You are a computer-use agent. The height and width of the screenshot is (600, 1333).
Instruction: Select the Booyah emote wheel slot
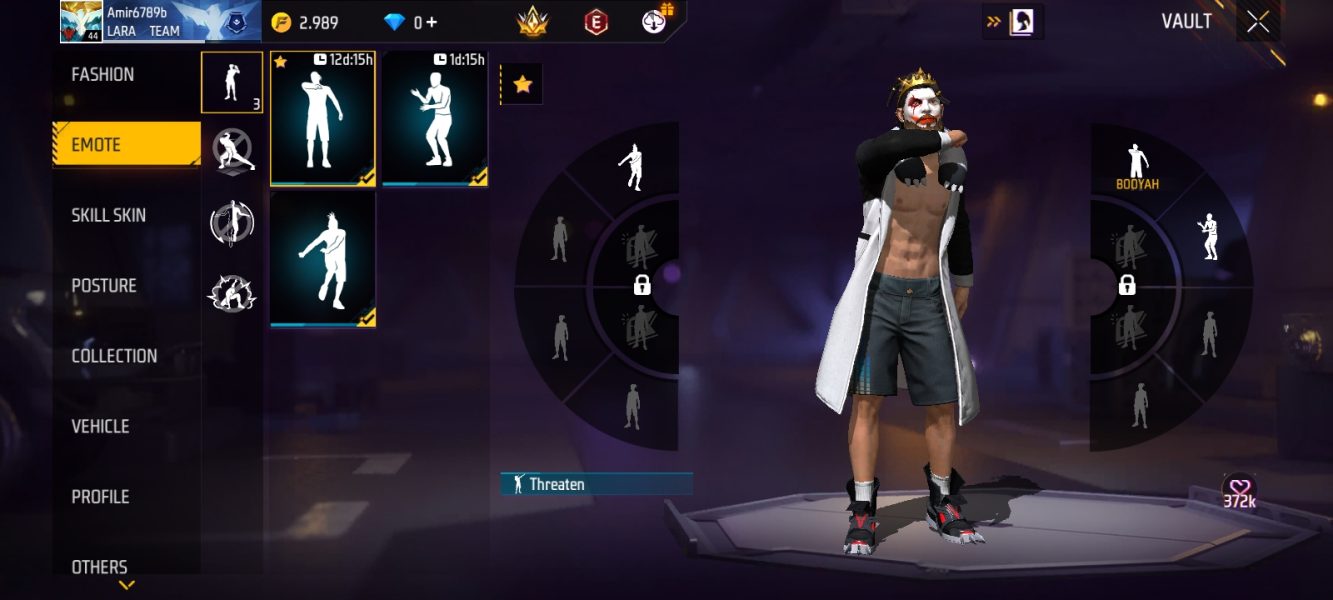coord(1136,166)
